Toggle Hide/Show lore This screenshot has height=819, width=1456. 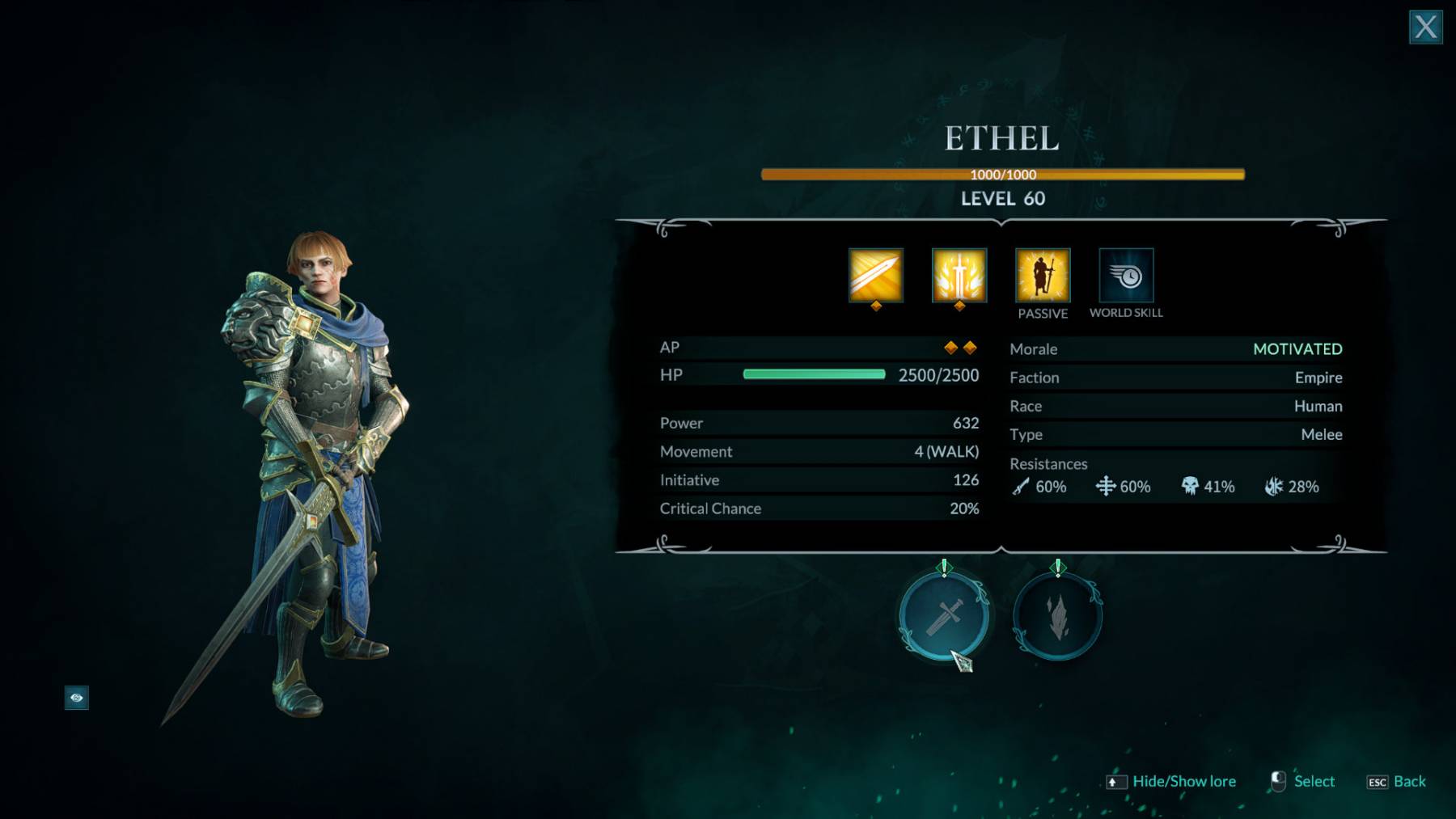tap(1183, 782)
